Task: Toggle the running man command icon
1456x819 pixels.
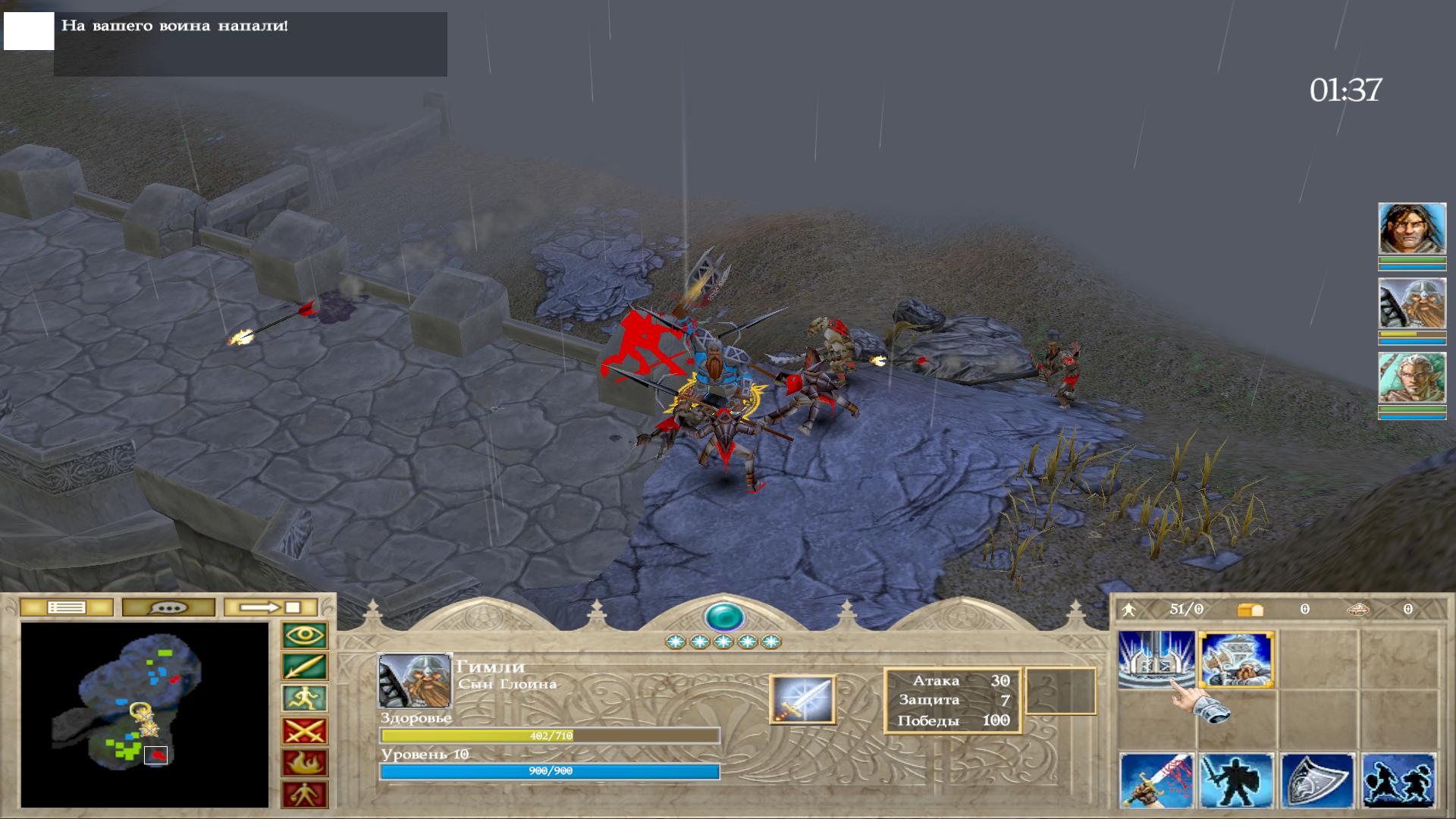Action: pos(305,699)
